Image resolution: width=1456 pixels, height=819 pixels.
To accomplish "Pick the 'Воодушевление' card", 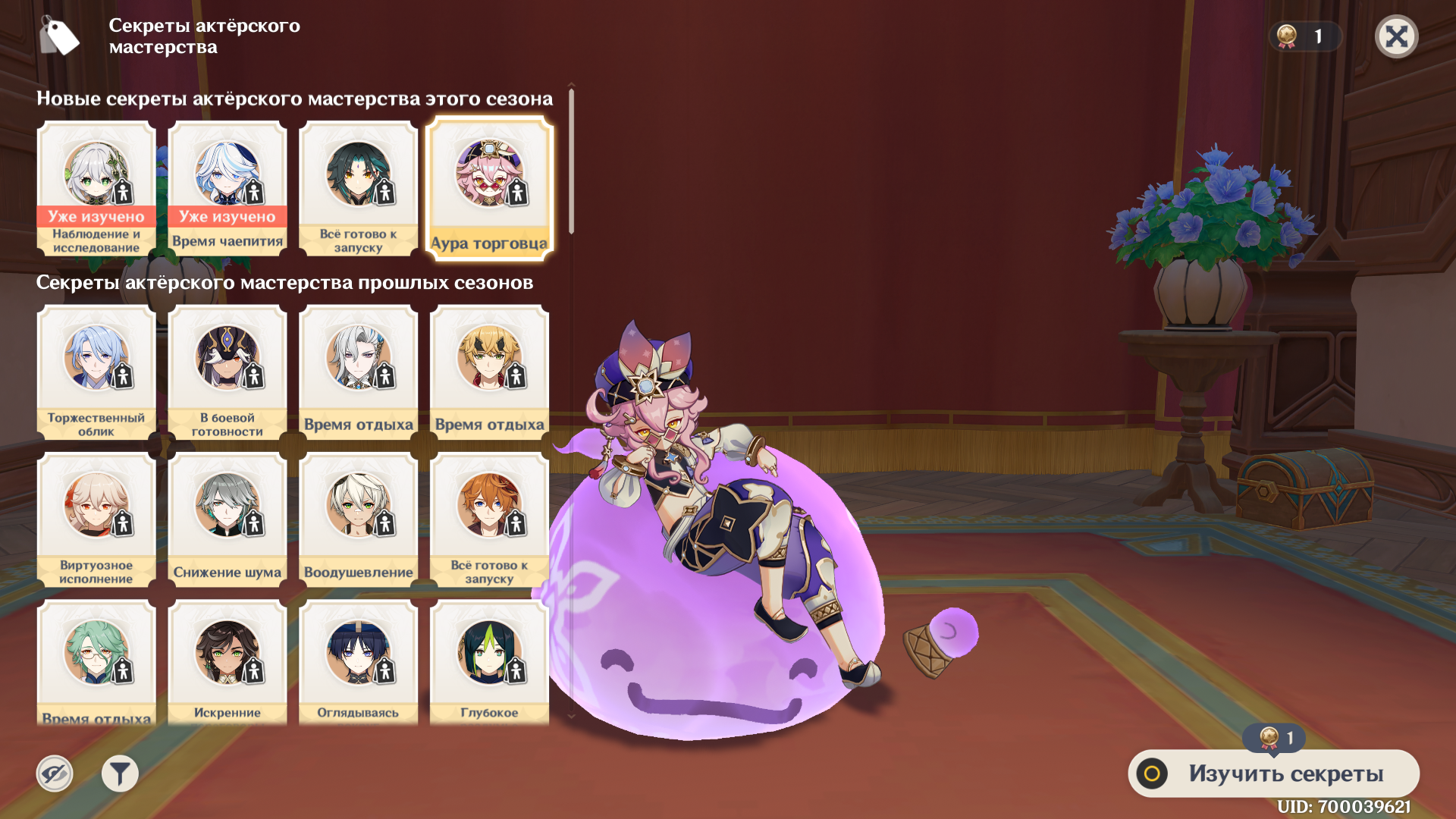I will tap(359, 519).
